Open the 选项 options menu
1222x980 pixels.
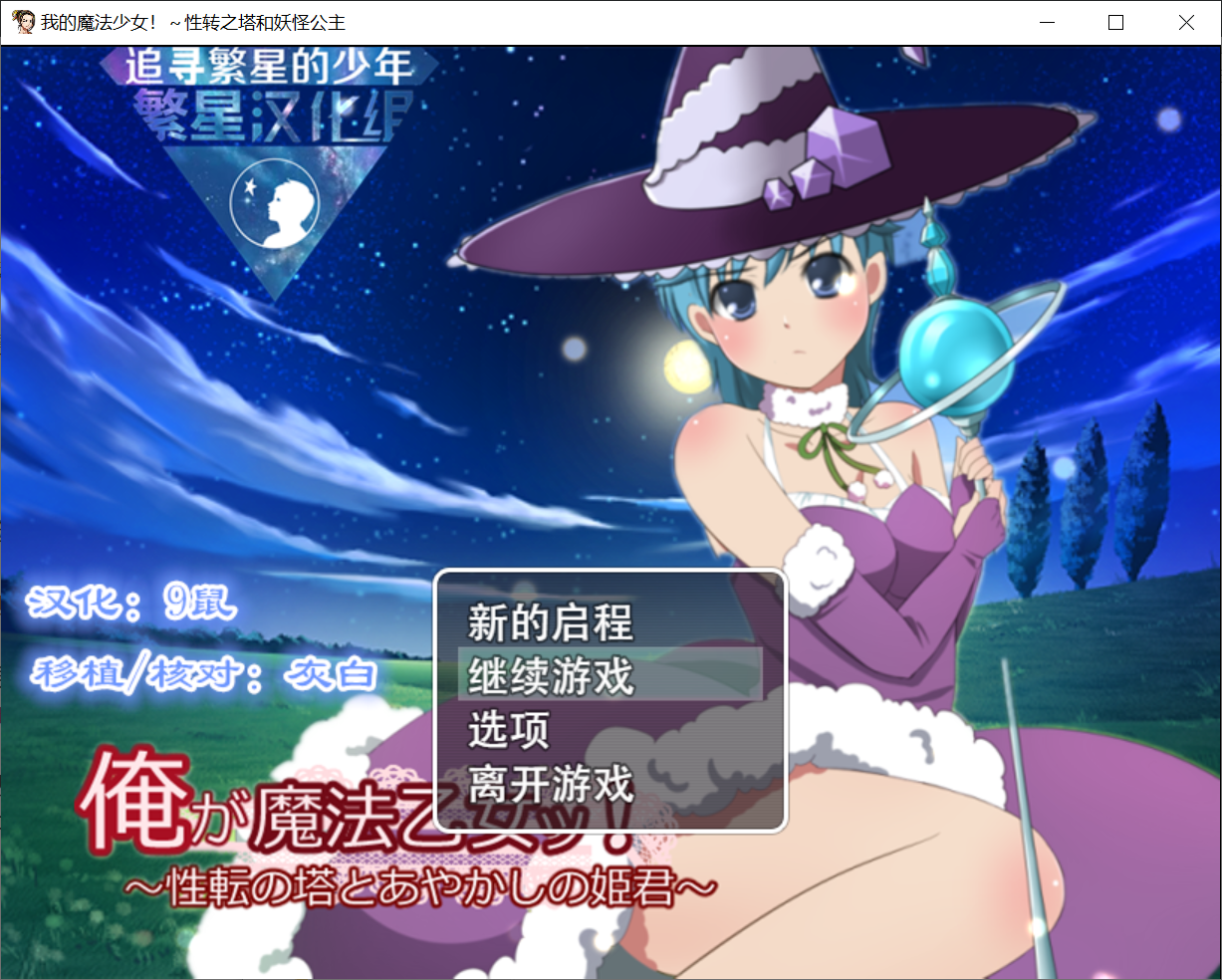(509, 730)
